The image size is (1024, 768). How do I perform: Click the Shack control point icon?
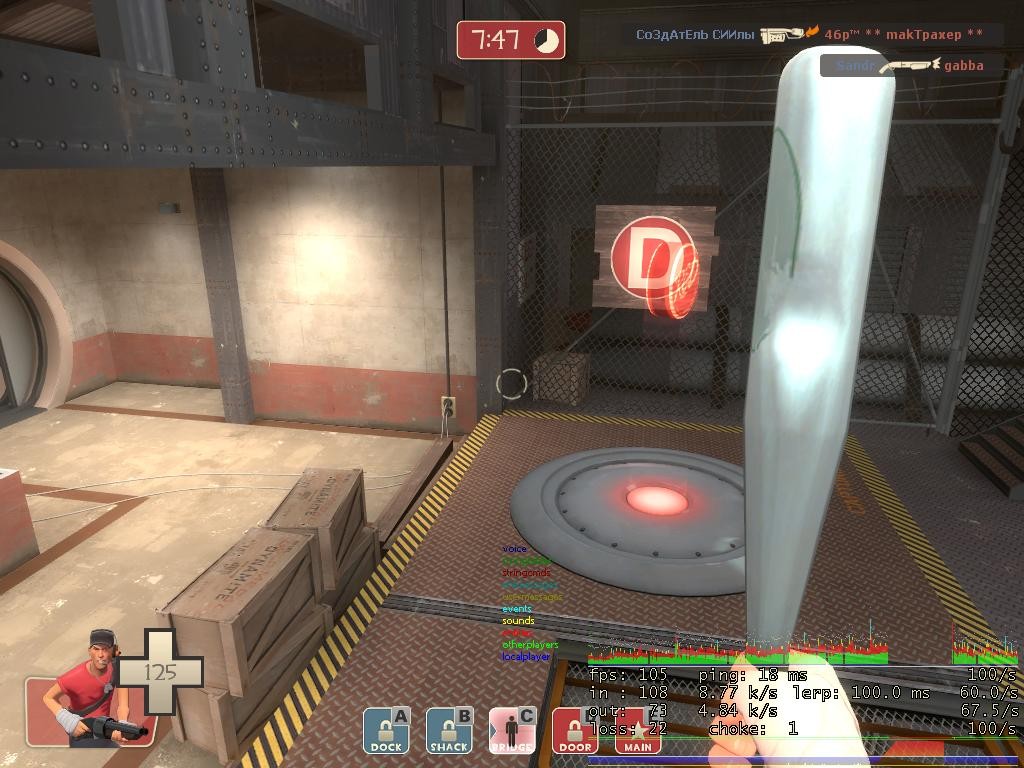[449, 731]
